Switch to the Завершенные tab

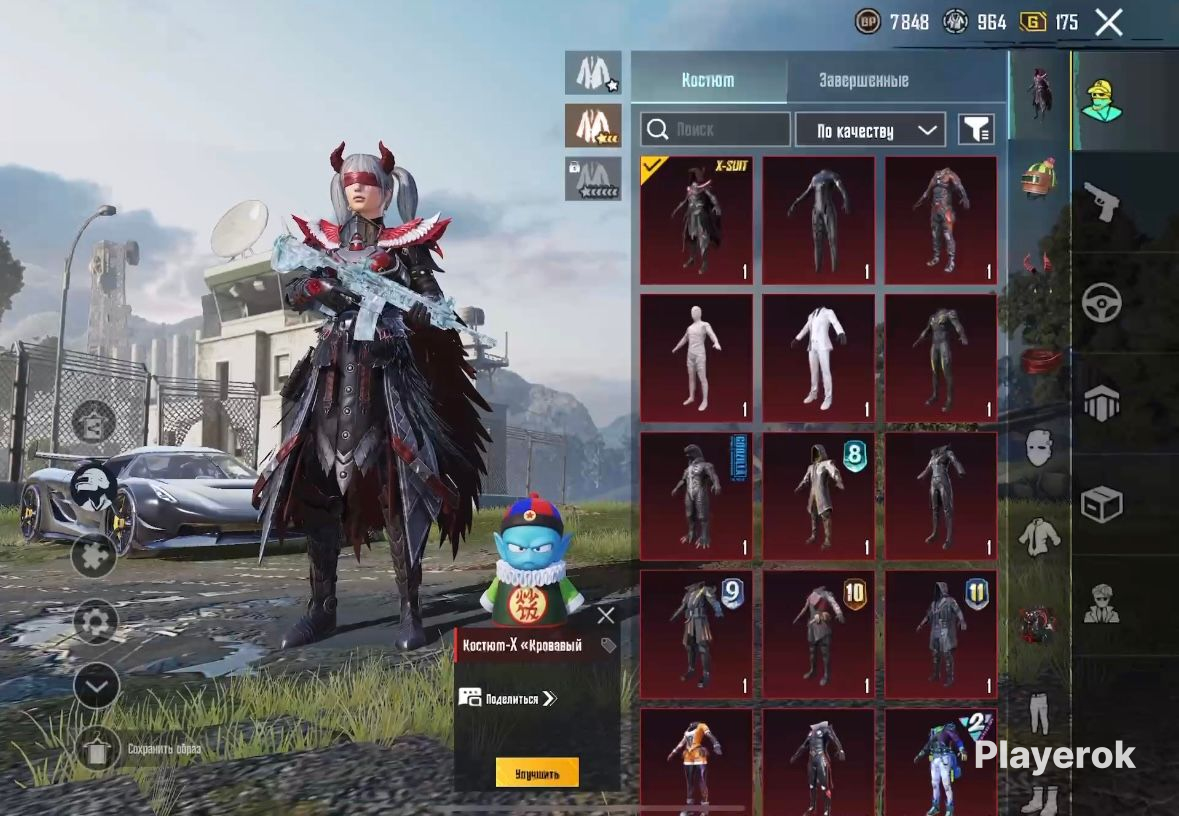[863, 80]
